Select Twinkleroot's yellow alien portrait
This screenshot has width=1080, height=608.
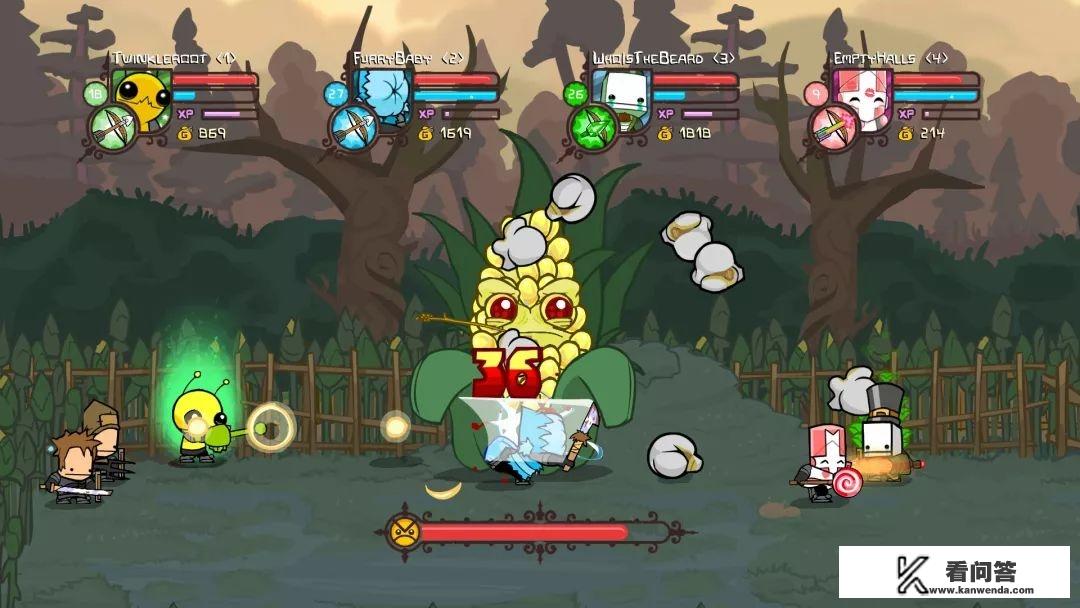coord(142,96)
